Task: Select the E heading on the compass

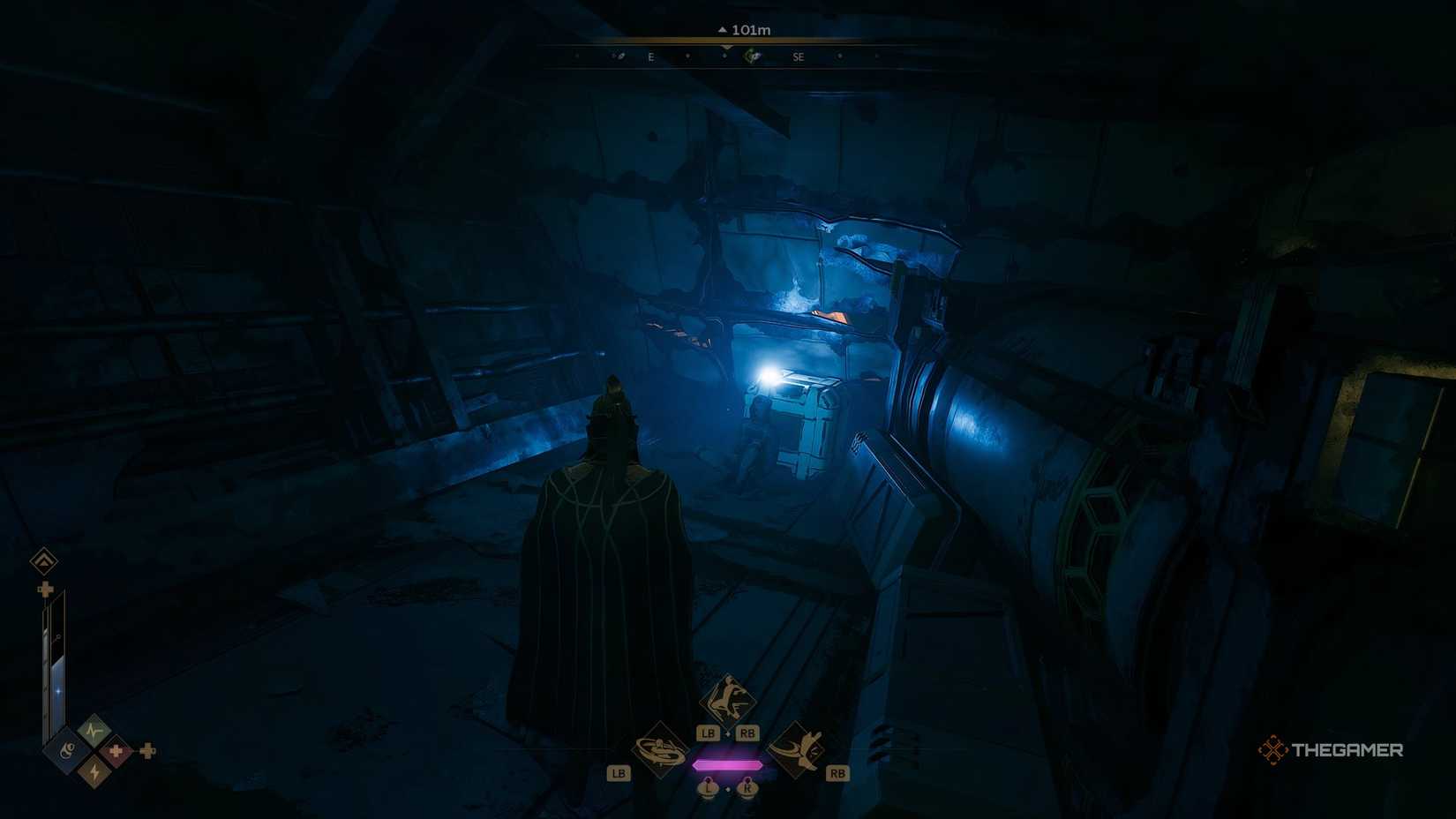Action: (x=650, y=57)
